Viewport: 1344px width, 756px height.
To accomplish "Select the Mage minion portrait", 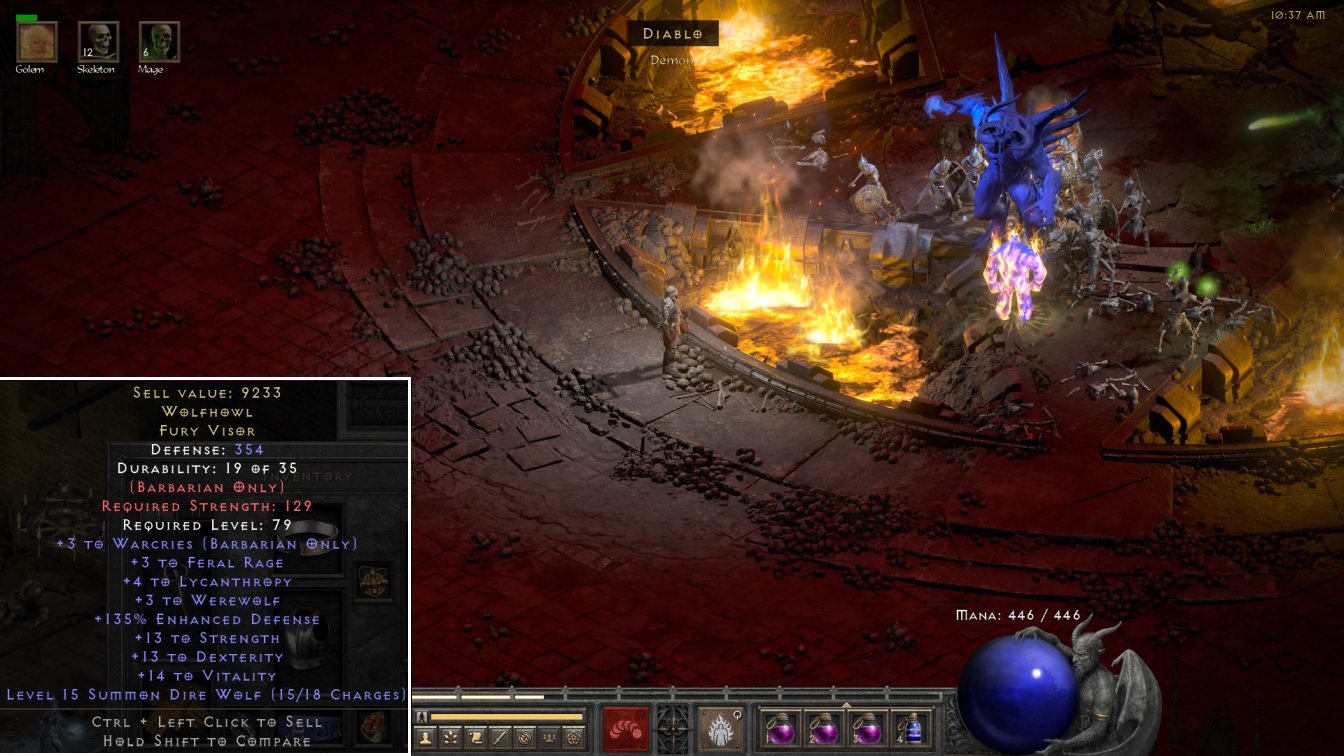I will [x=159, y=41].
